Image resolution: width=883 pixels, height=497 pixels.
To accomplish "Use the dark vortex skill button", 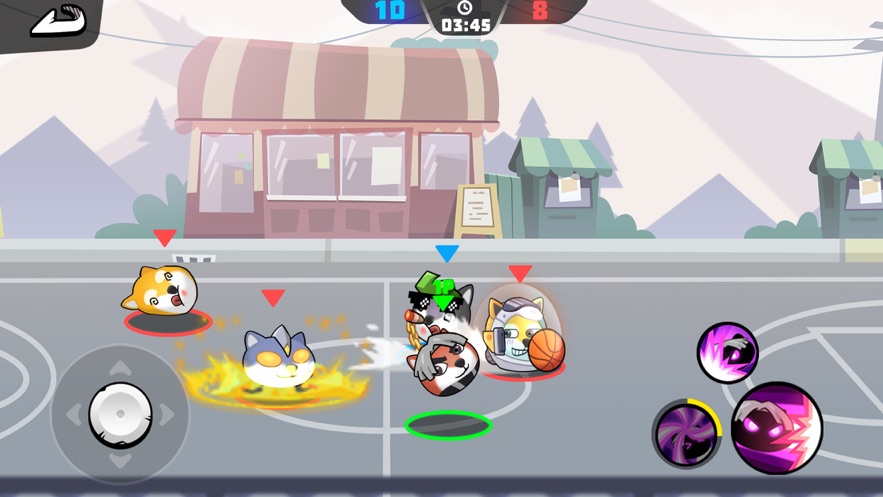I will click(687, 433).
